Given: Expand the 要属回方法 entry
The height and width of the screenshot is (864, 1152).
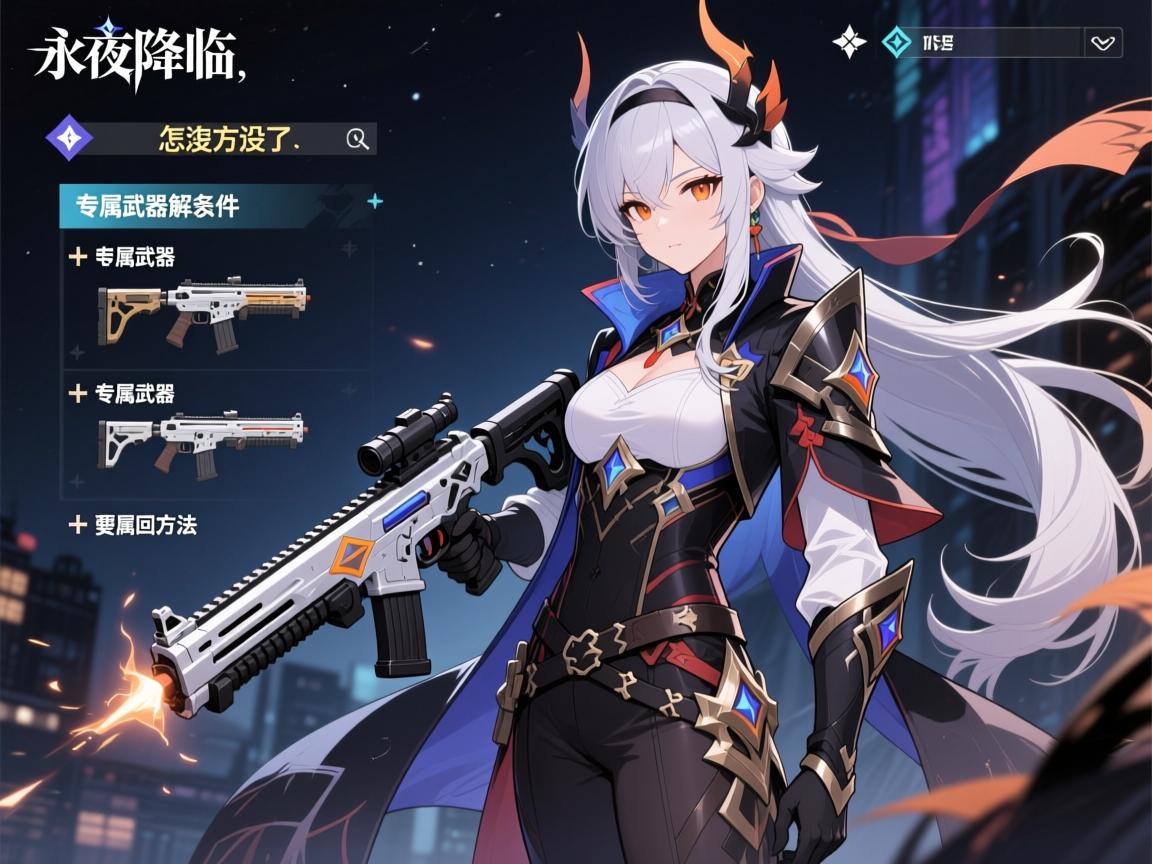Looking at the screenshot, I should (x=133, y=524).
